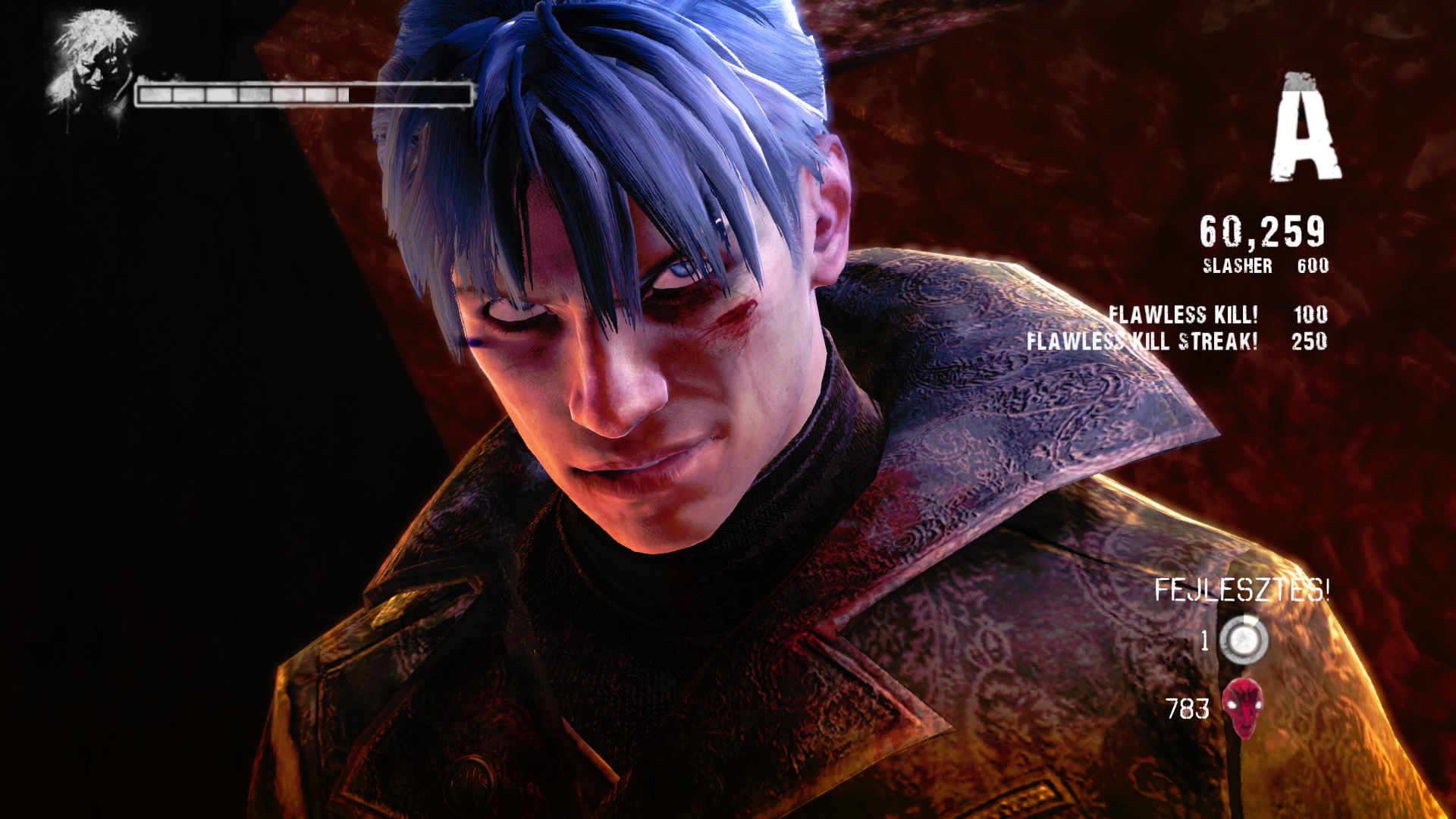Open the FEJLESZTÉS! upgrade notification

pos(1241,589)
